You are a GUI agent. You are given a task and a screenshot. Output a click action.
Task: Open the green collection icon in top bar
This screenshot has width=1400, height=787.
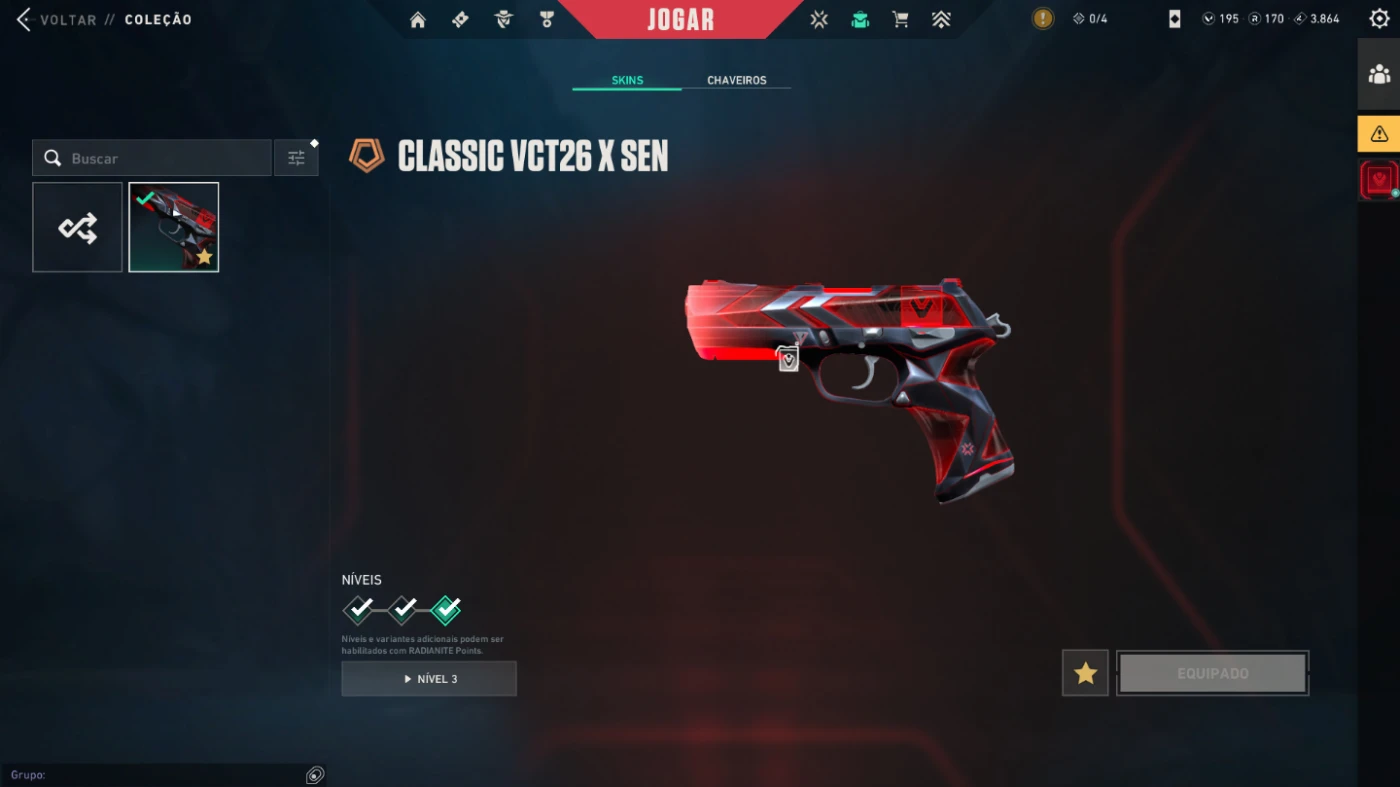point(860,19)
